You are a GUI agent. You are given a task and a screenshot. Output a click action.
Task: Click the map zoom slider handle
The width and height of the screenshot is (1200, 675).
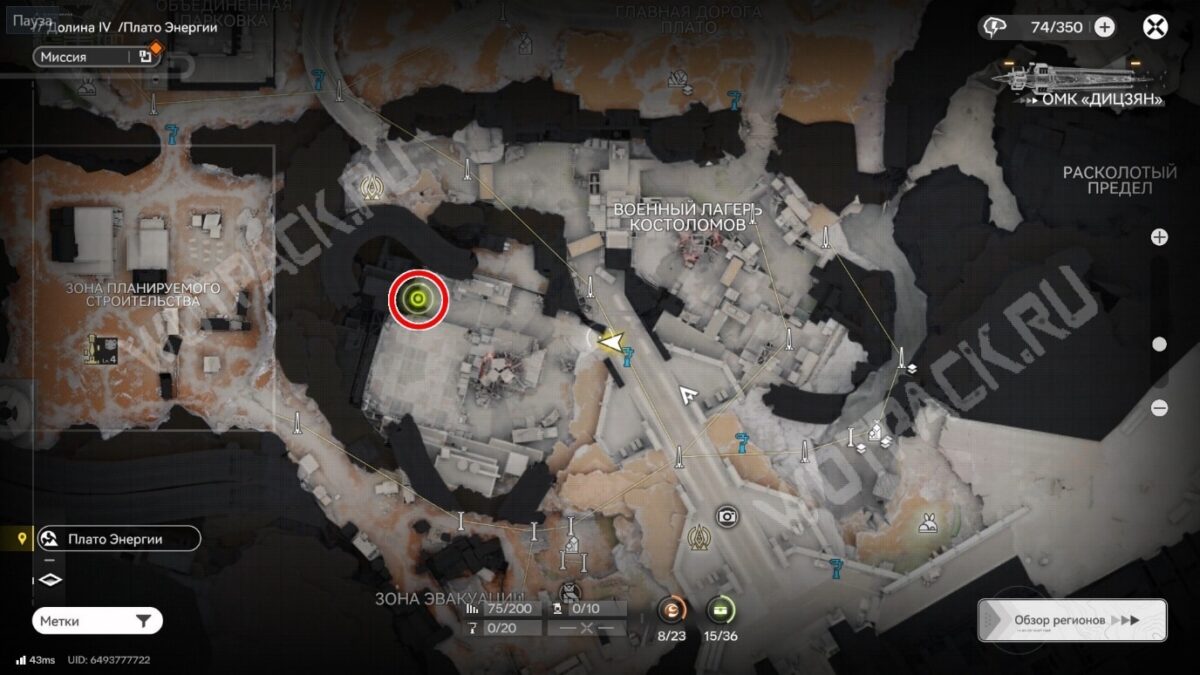click(1159, 344)
